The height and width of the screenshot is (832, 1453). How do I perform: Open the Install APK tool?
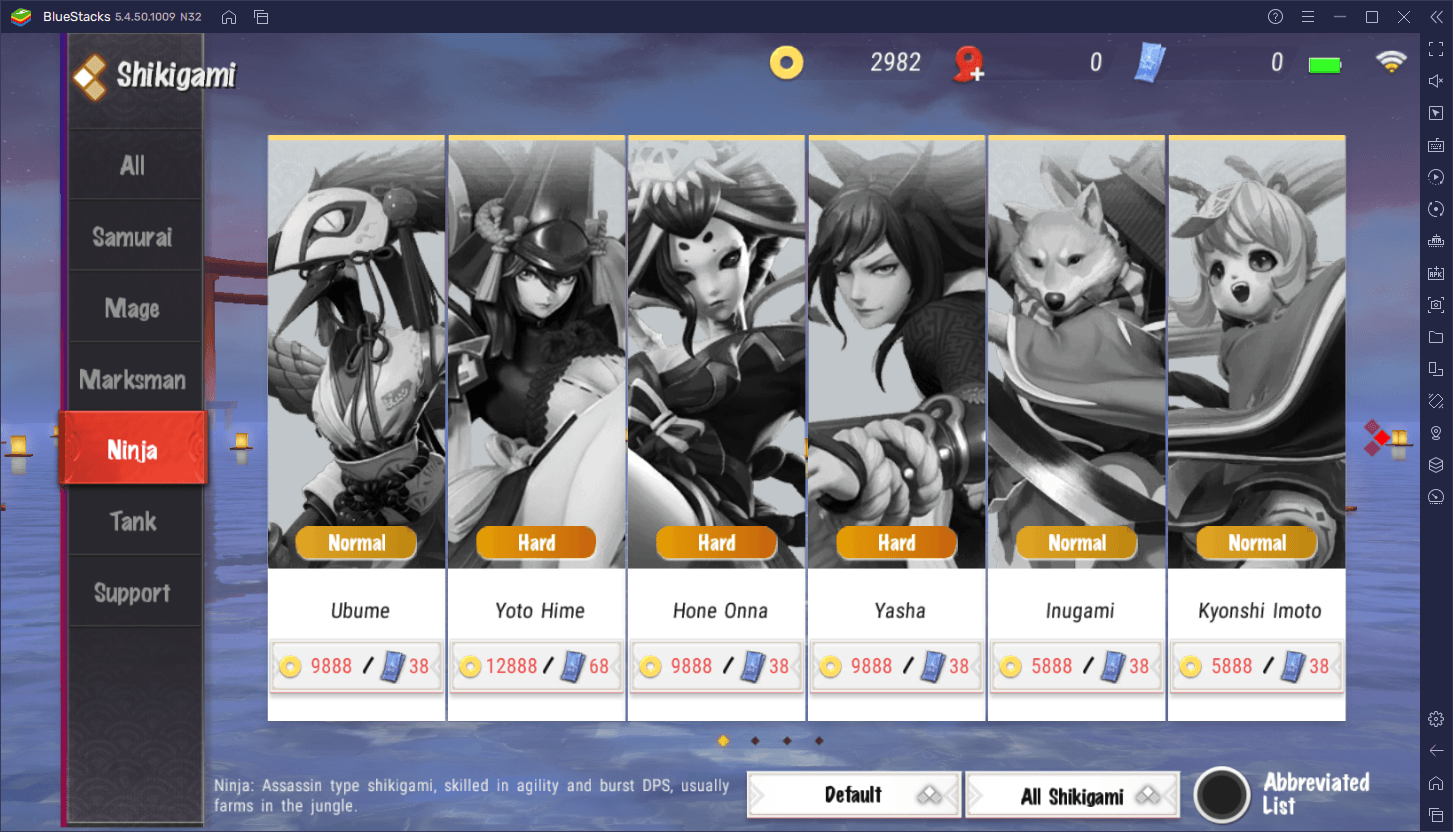coord(1436,272)
